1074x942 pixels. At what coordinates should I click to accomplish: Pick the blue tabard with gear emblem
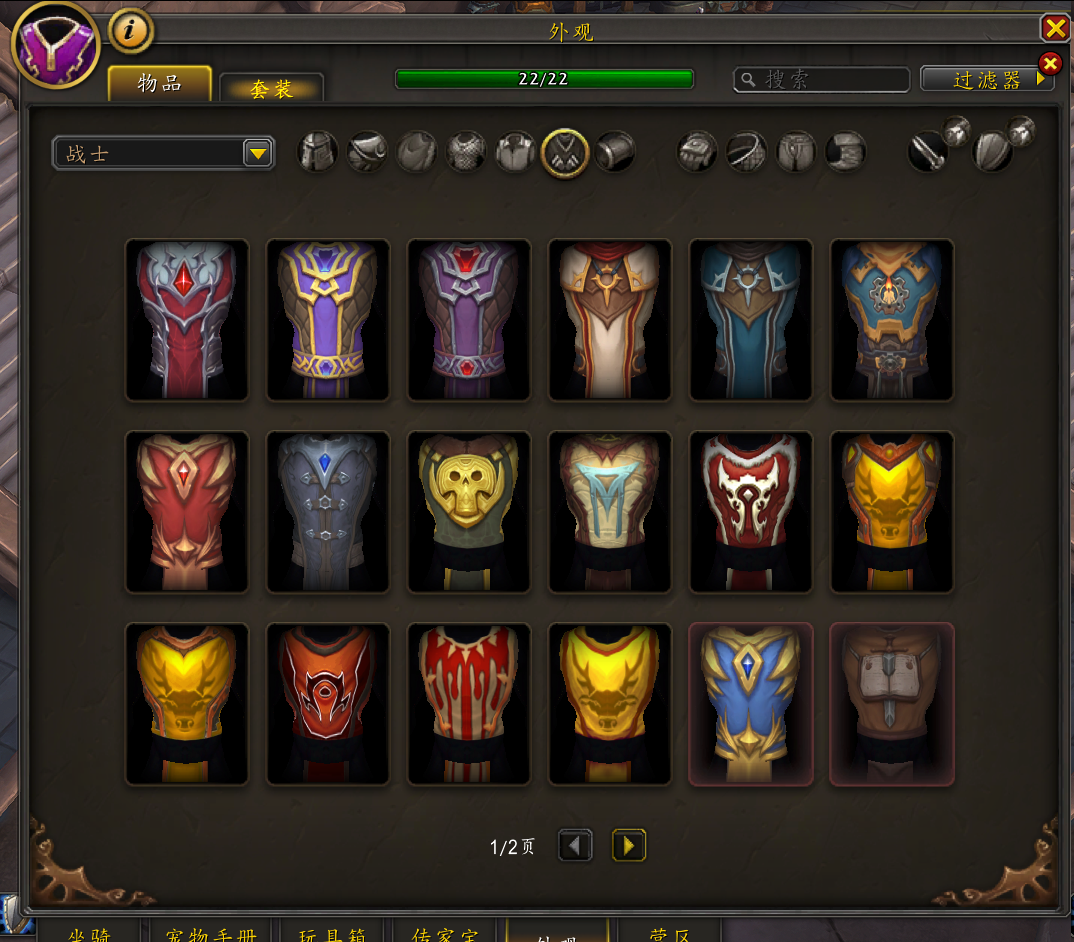click(892, 320)
